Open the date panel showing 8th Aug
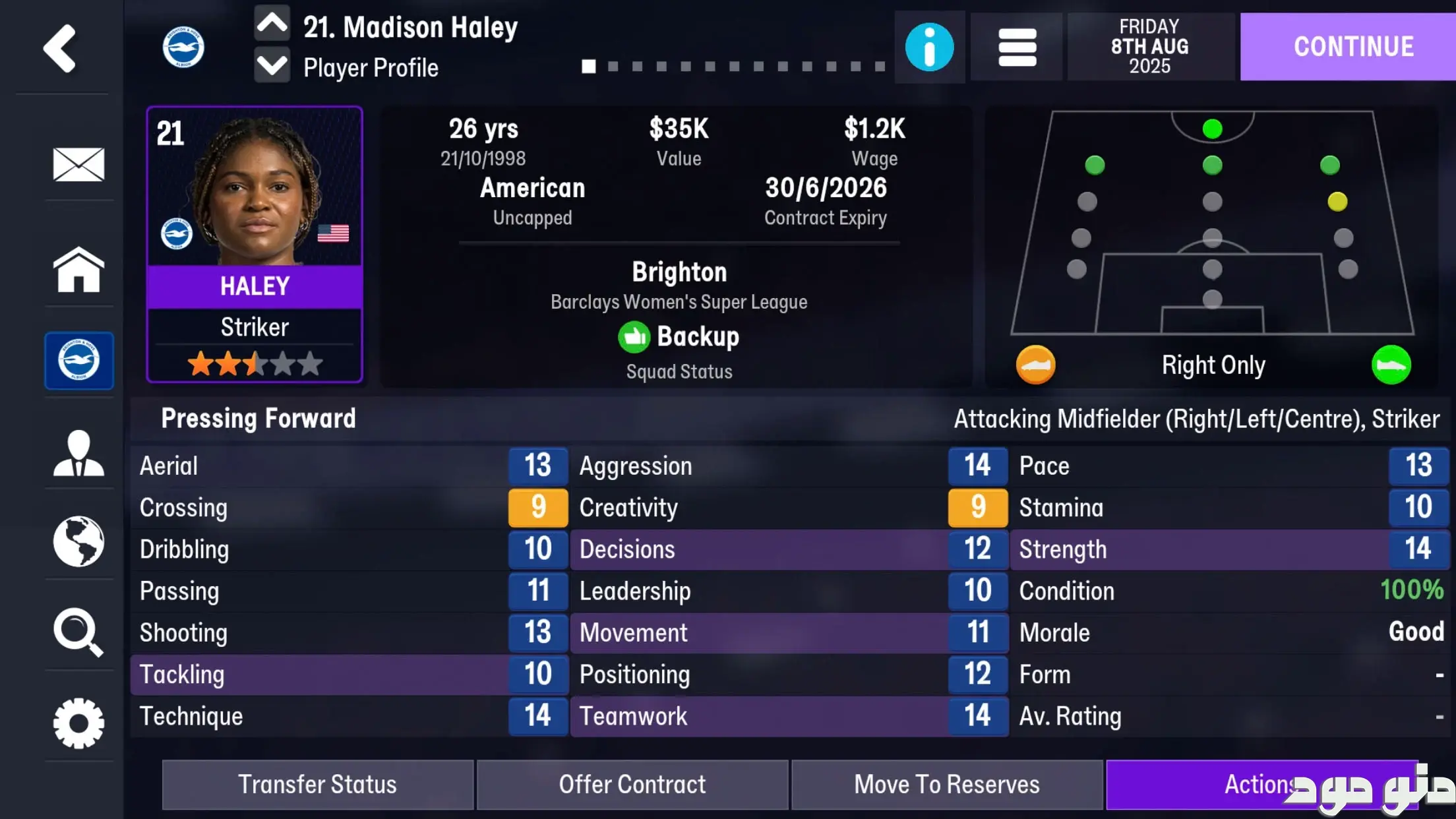 pyautogui.click(x=1149, y=47)
